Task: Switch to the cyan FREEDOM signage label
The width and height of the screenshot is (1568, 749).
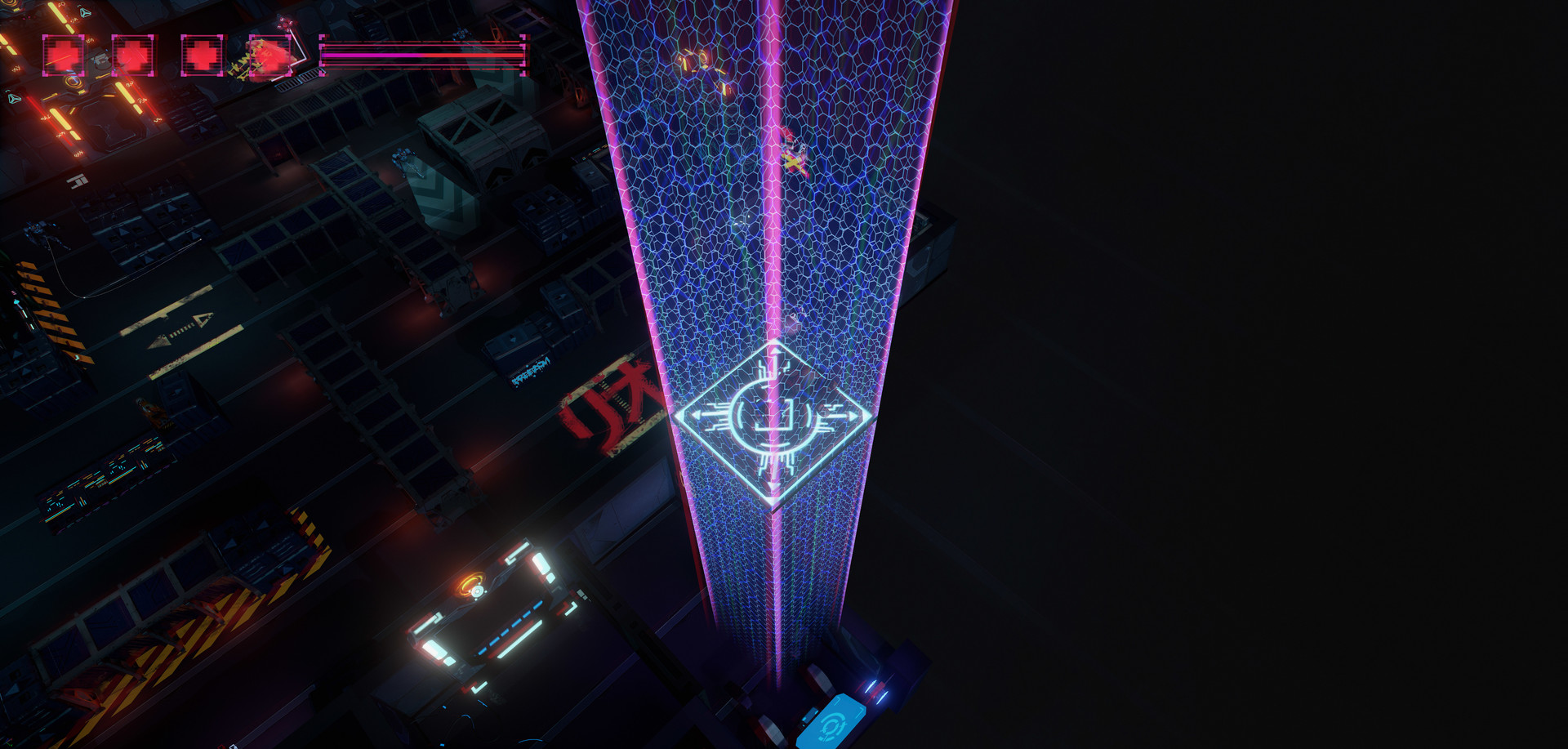Action: 531,372
